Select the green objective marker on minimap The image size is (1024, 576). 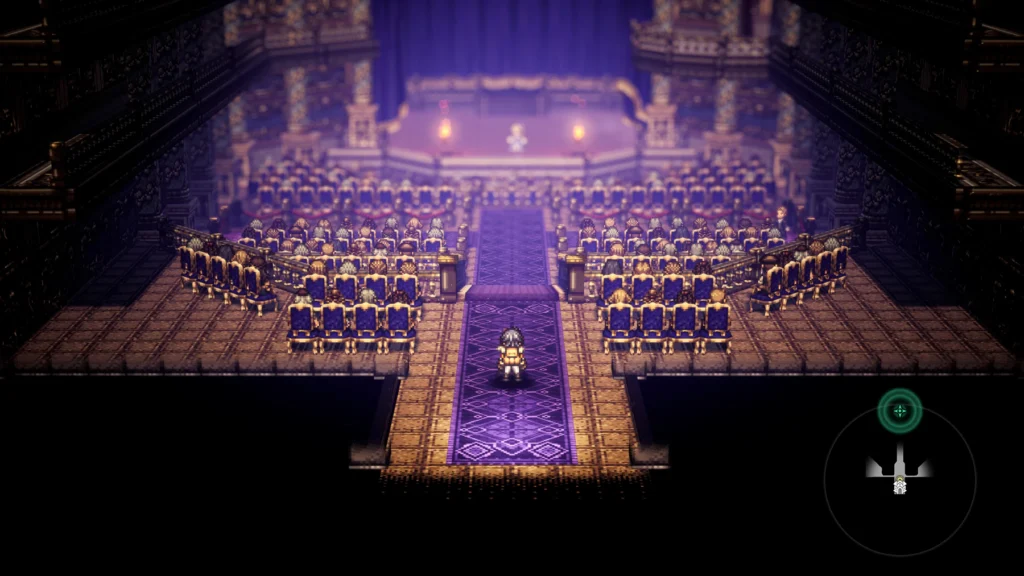tap(899, 409)
